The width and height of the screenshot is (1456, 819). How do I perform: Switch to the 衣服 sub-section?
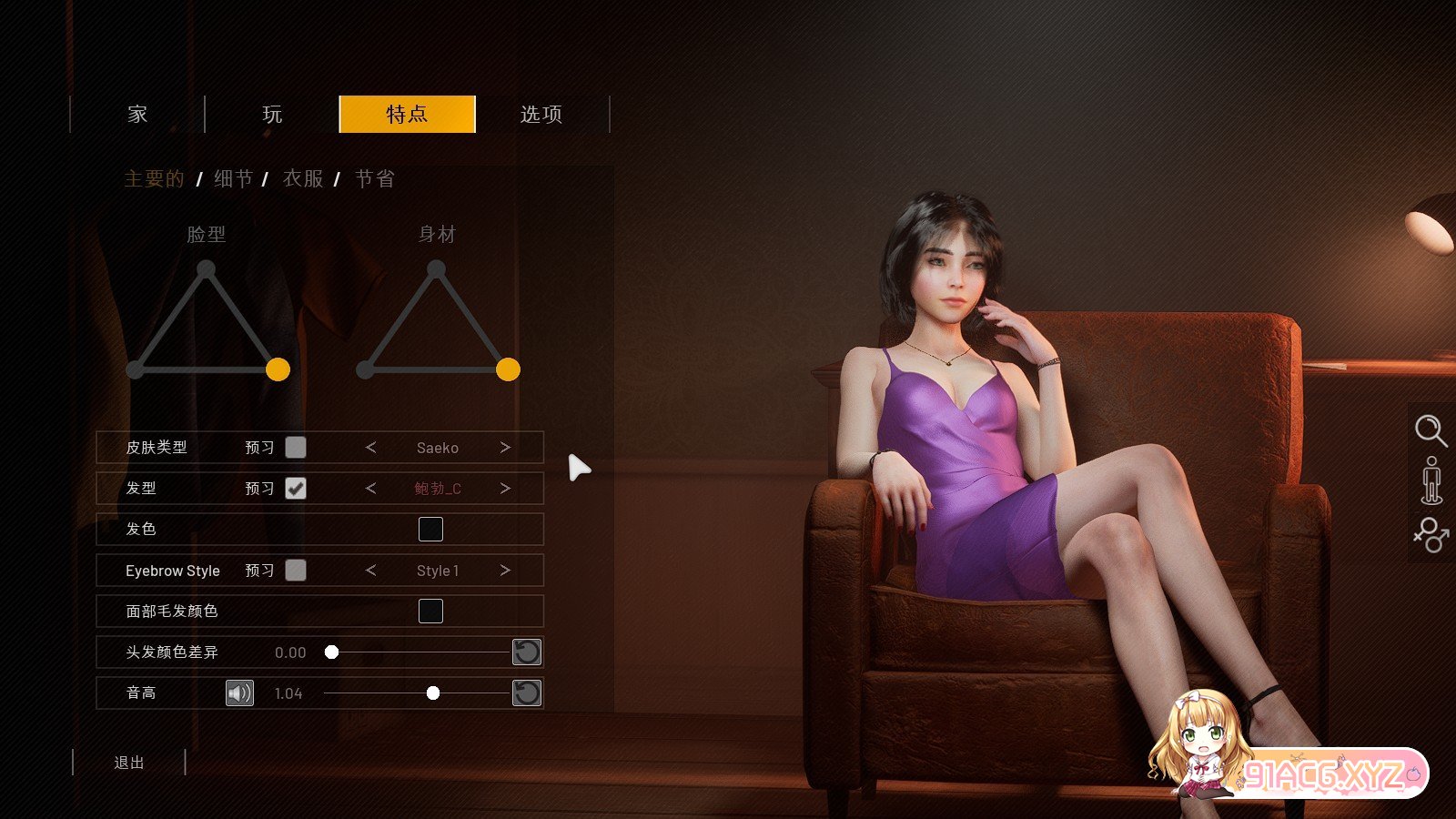tap(303, 179)
